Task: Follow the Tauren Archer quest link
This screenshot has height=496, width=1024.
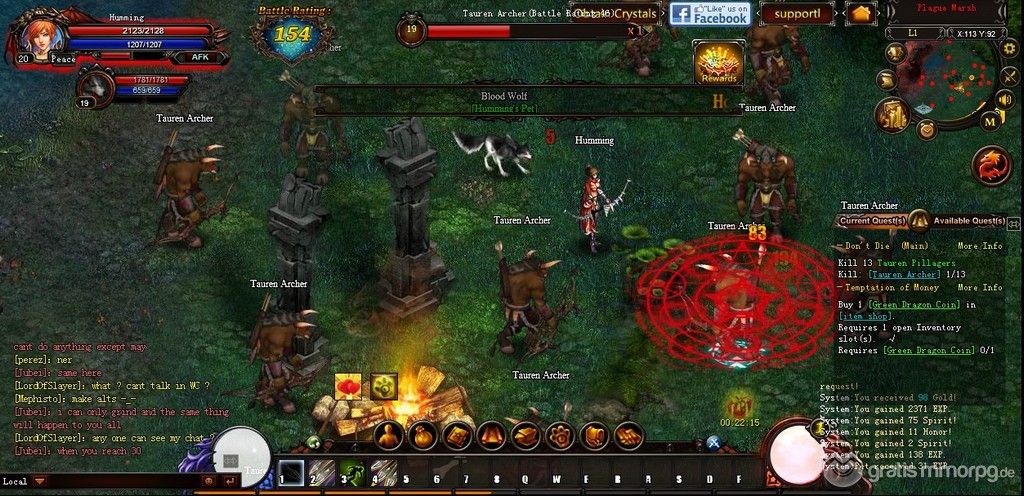Action: click(904, 274)
